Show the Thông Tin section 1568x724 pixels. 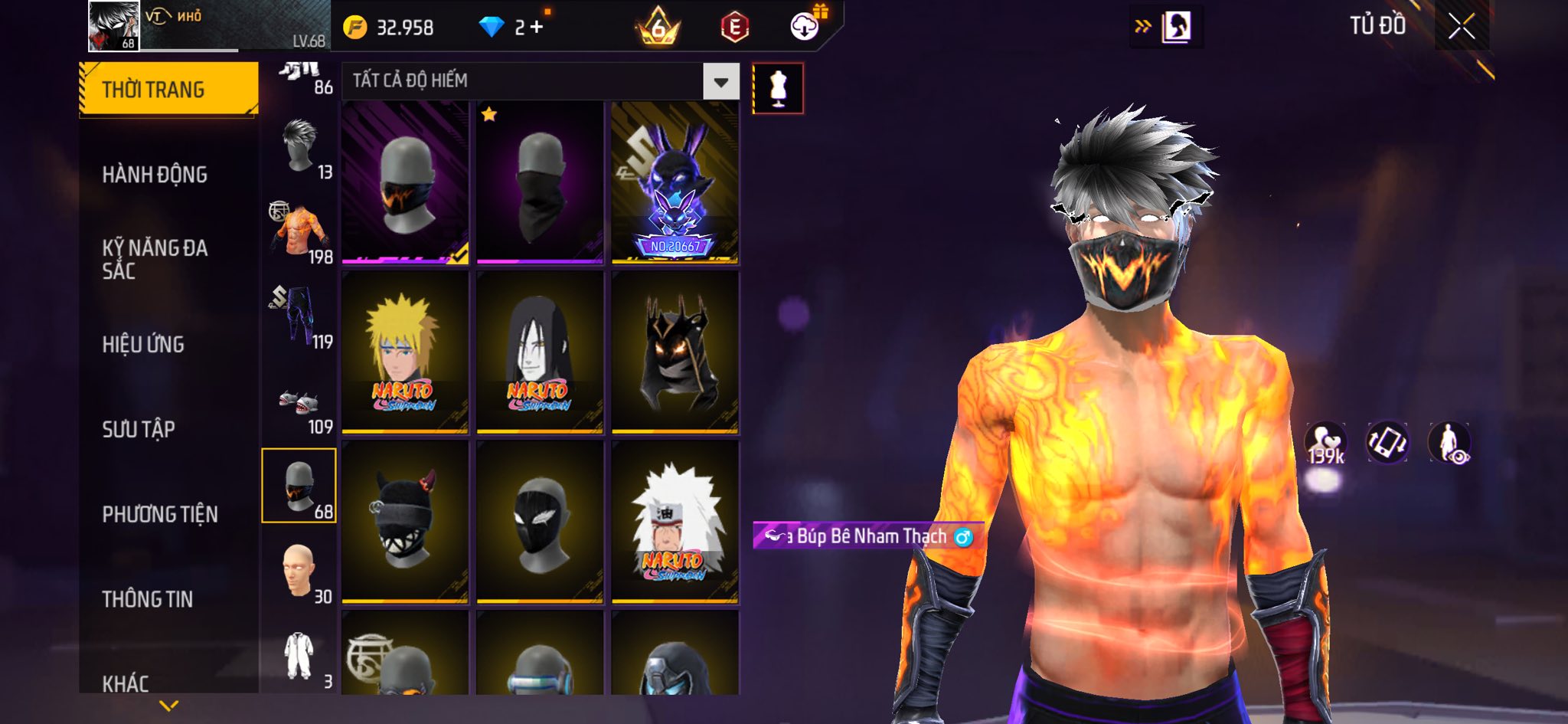point(148,599)
